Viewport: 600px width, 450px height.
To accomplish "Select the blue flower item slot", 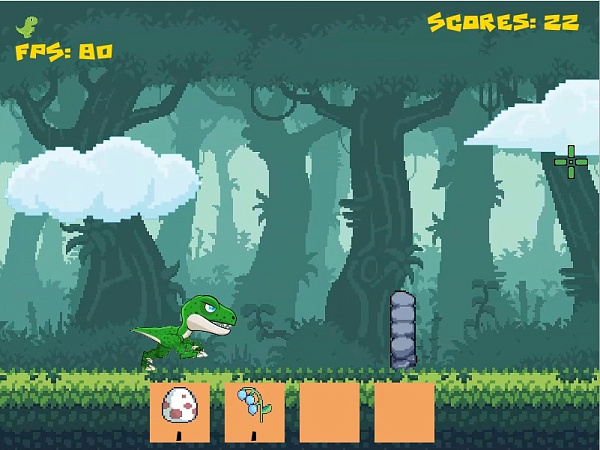I will 254,411.
